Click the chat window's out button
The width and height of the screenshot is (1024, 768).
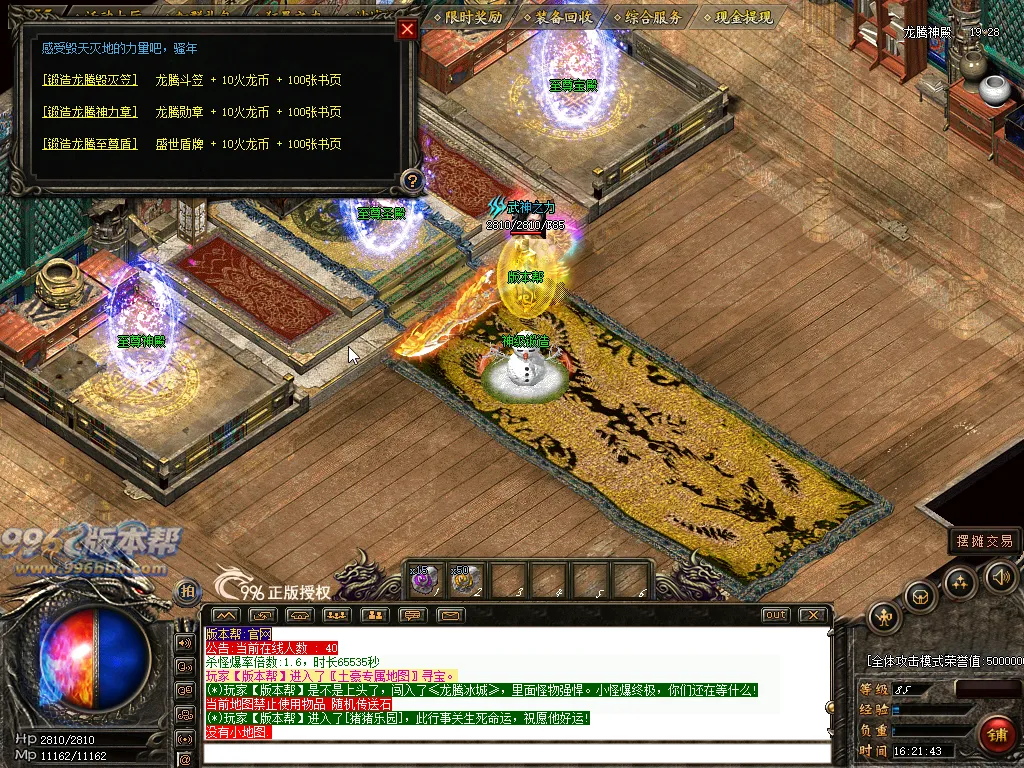(775, 615)
